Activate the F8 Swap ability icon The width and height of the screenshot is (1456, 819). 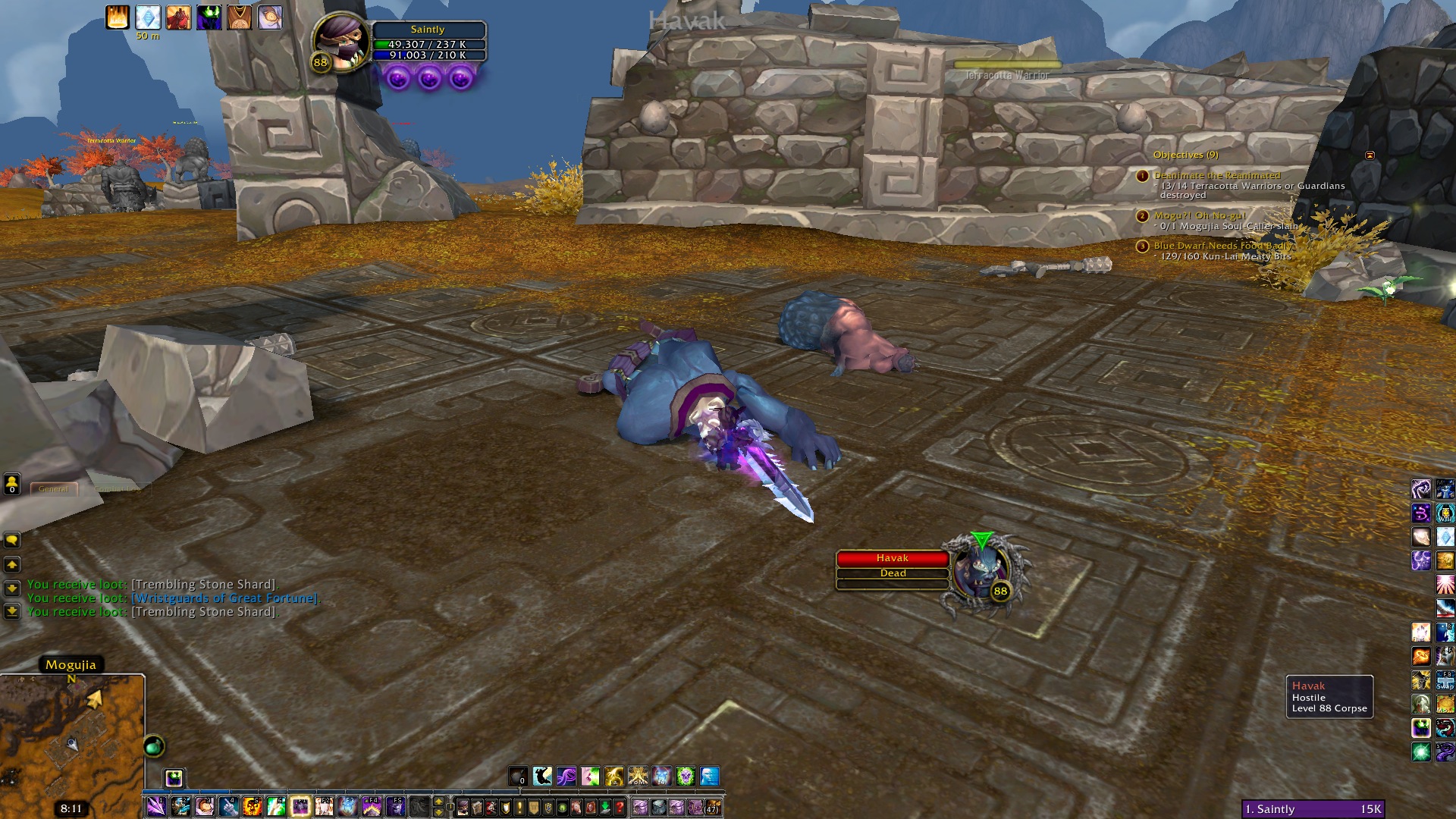[x=1445, y=679]
